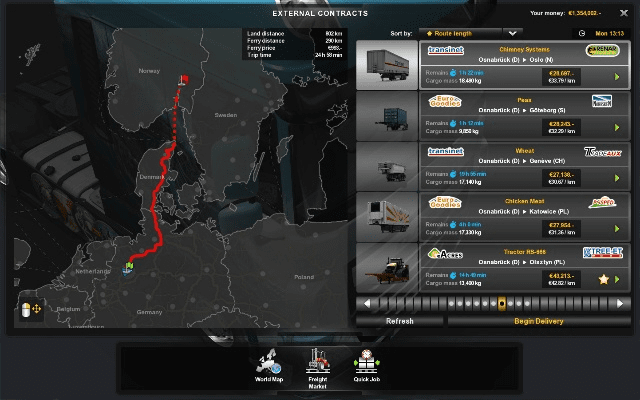
Task: Click the clock icon beside Mon 13:13
Action: (581, 33)
